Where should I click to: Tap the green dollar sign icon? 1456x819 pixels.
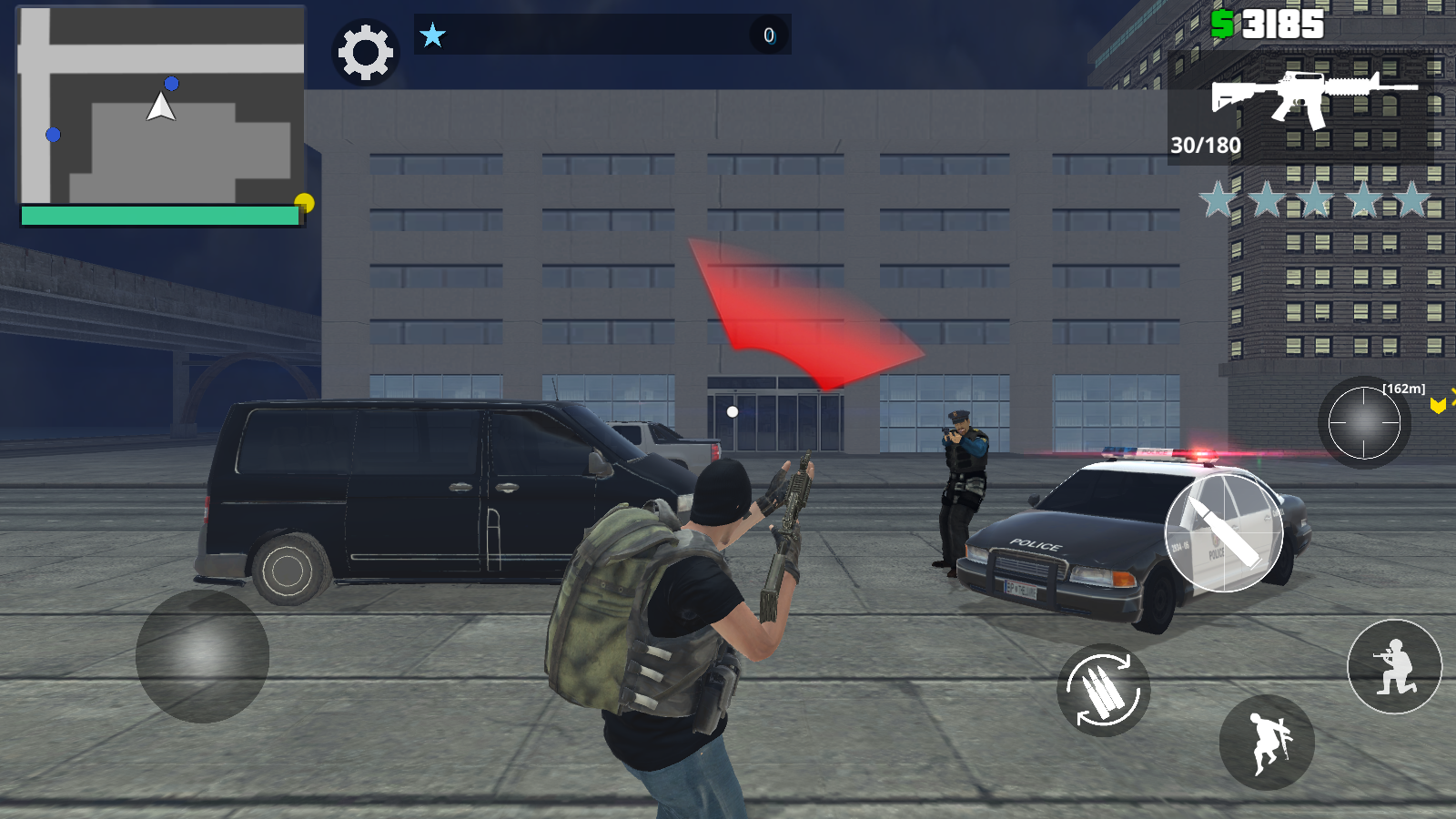tap(1224, 22)
